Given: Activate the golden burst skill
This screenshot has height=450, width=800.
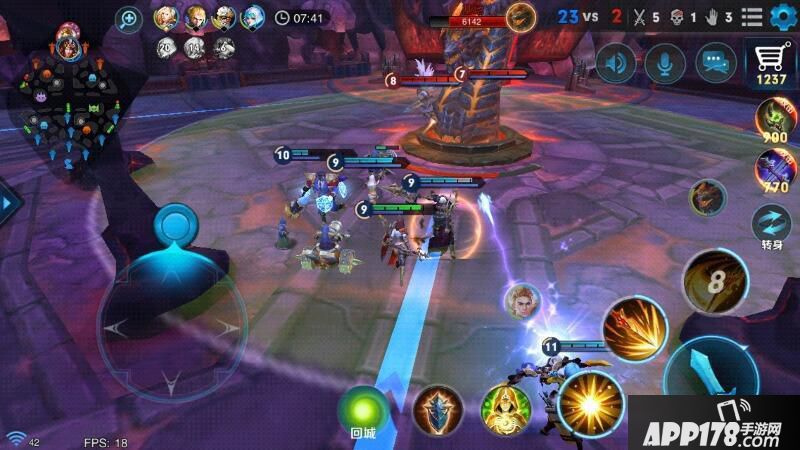Looking at the screenshot, I should [x=589, y=402].
